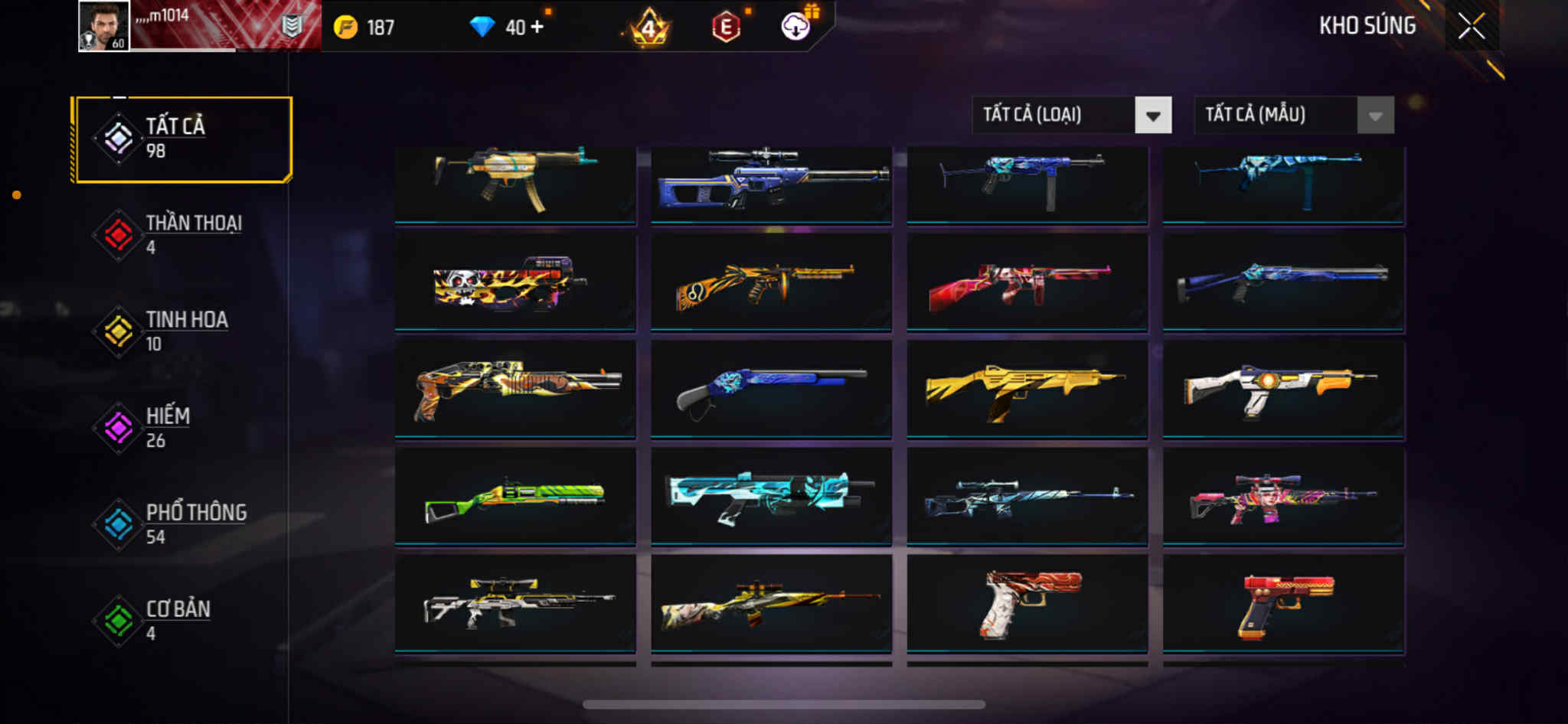Viewport: 1568px width, 724px height.
Task: Open the player profile avatar
Action: click(104, 26)
